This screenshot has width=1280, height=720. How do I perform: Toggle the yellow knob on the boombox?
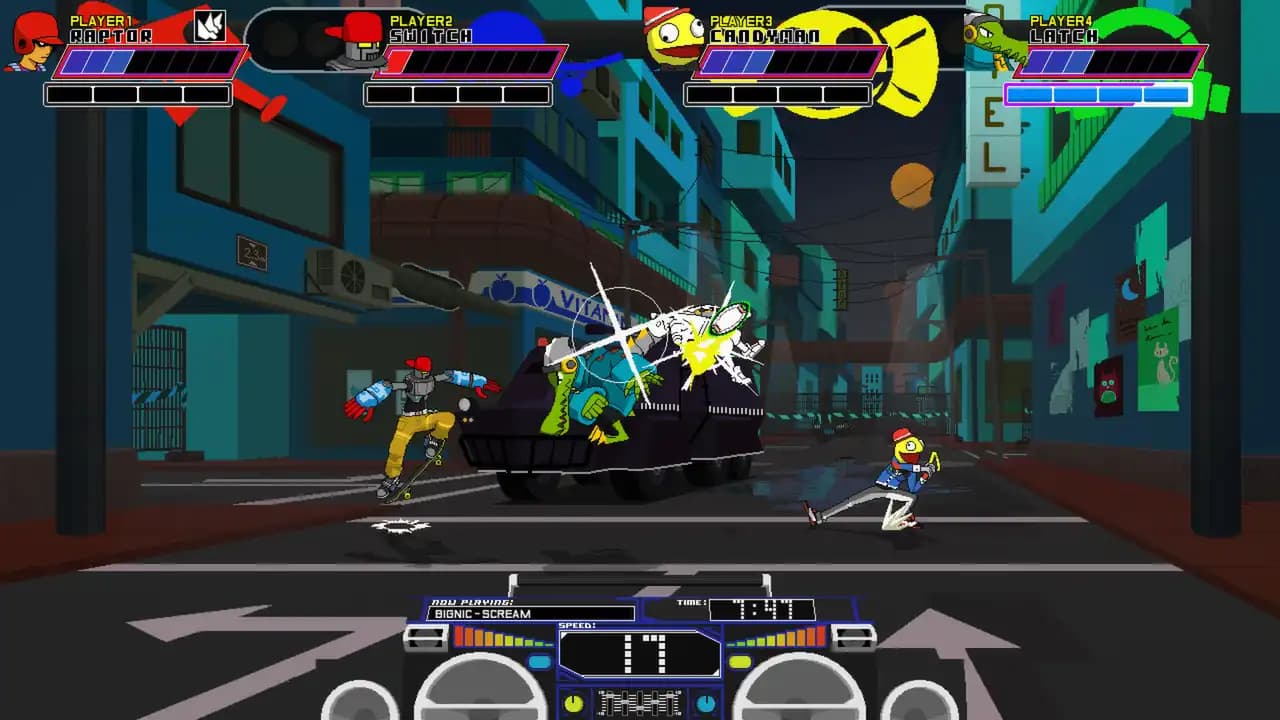tap(572, 702)
